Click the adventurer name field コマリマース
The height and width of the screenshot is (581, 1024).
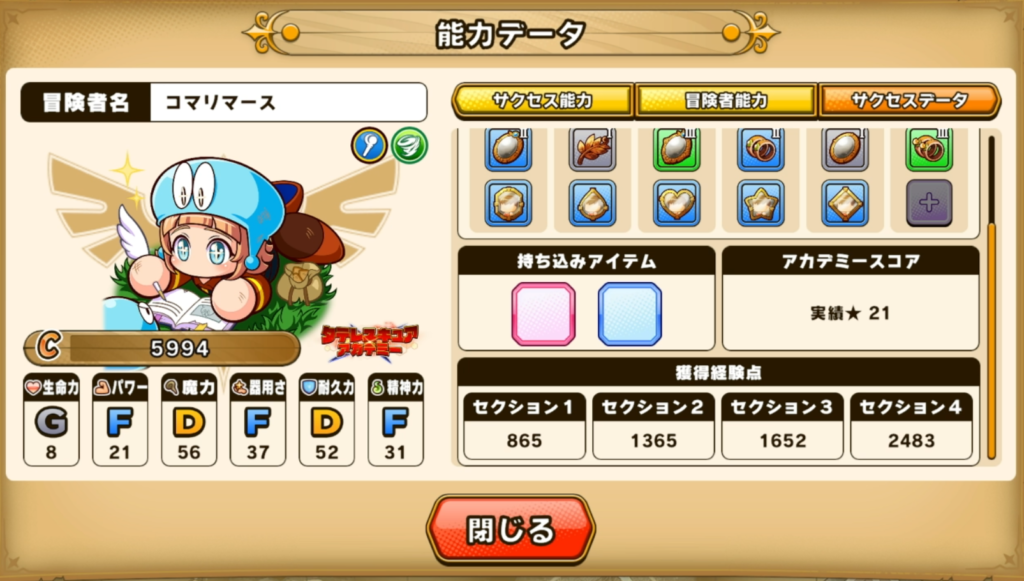coord(288,102)
